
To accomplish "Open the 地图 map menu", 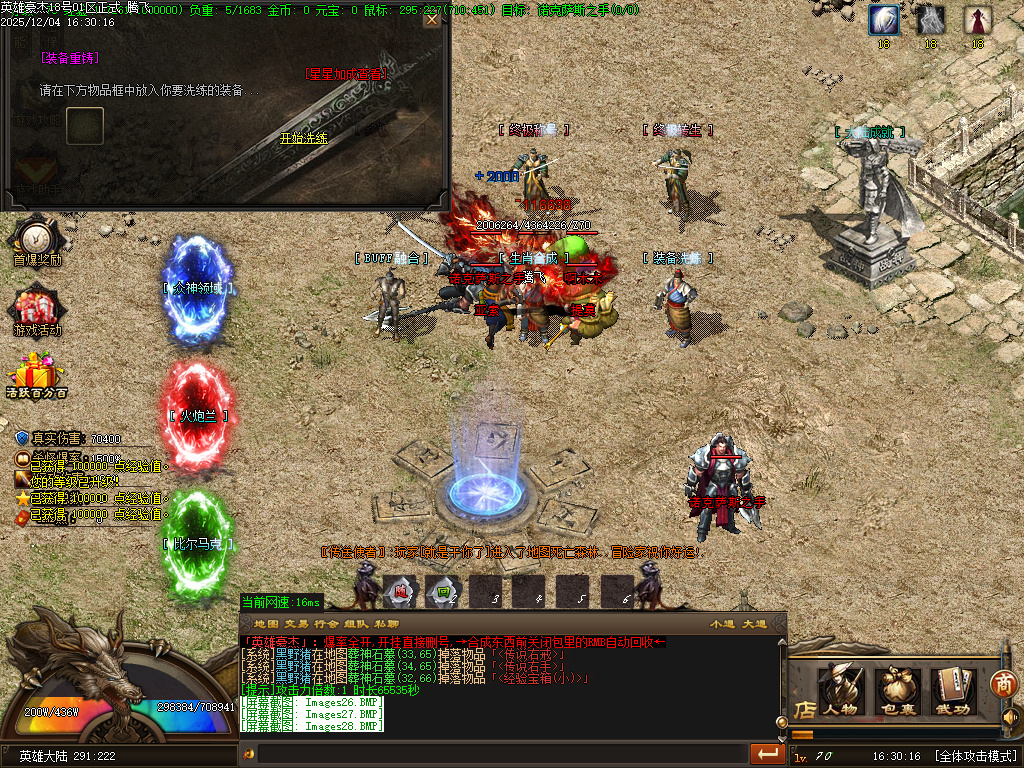I will tap(266, 623).
